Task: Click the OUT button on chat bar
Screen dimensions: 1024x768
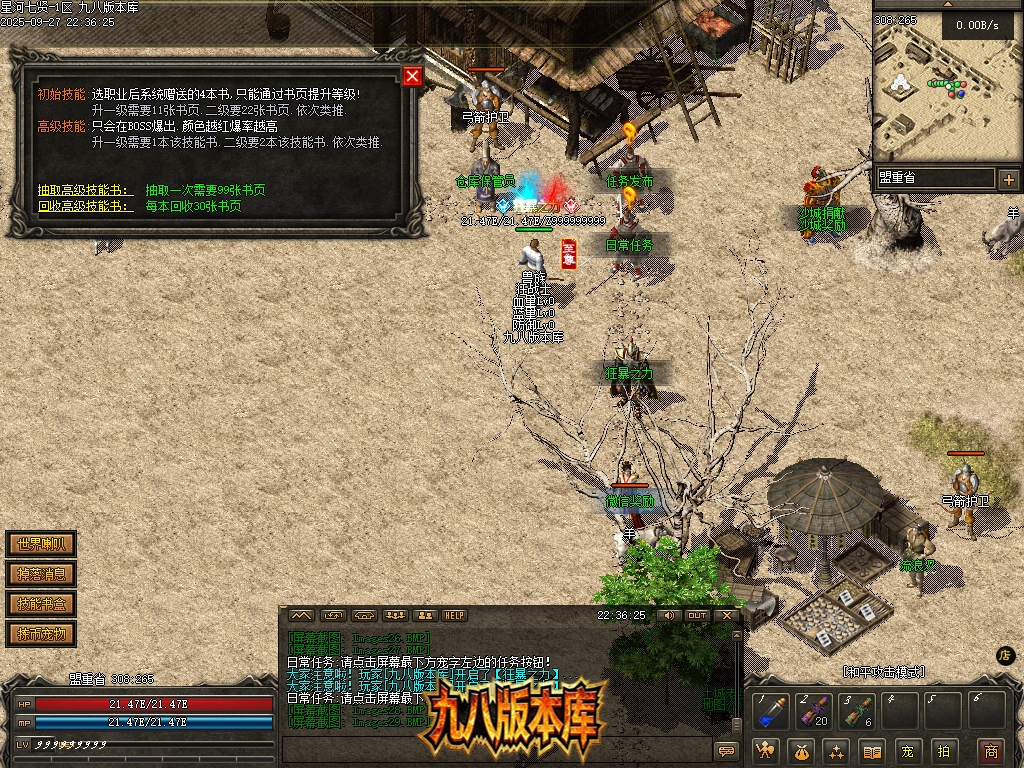Action: coord(697,616)
